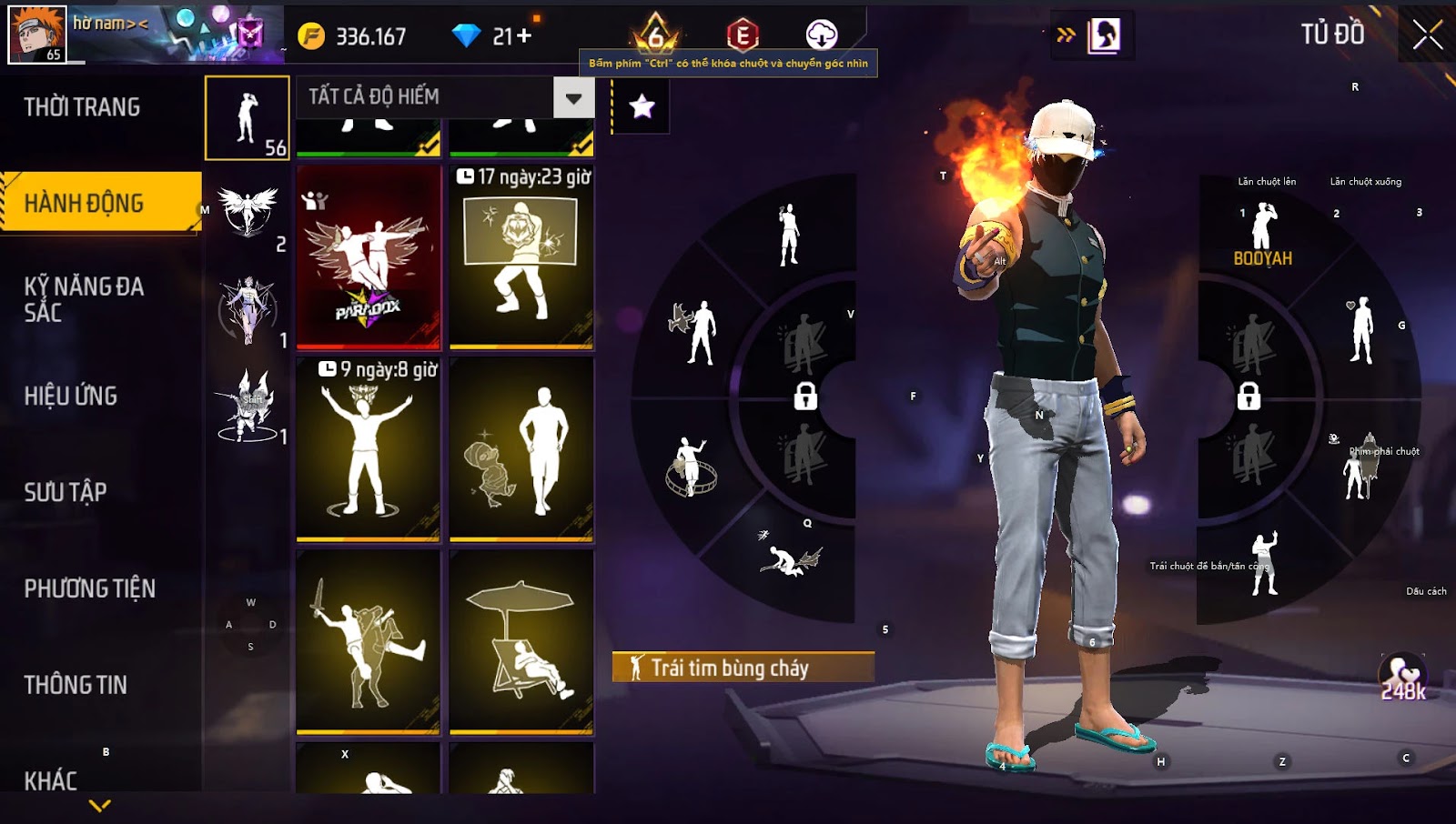Pick the 9-day timed arms-raised emote

(369, 449)
